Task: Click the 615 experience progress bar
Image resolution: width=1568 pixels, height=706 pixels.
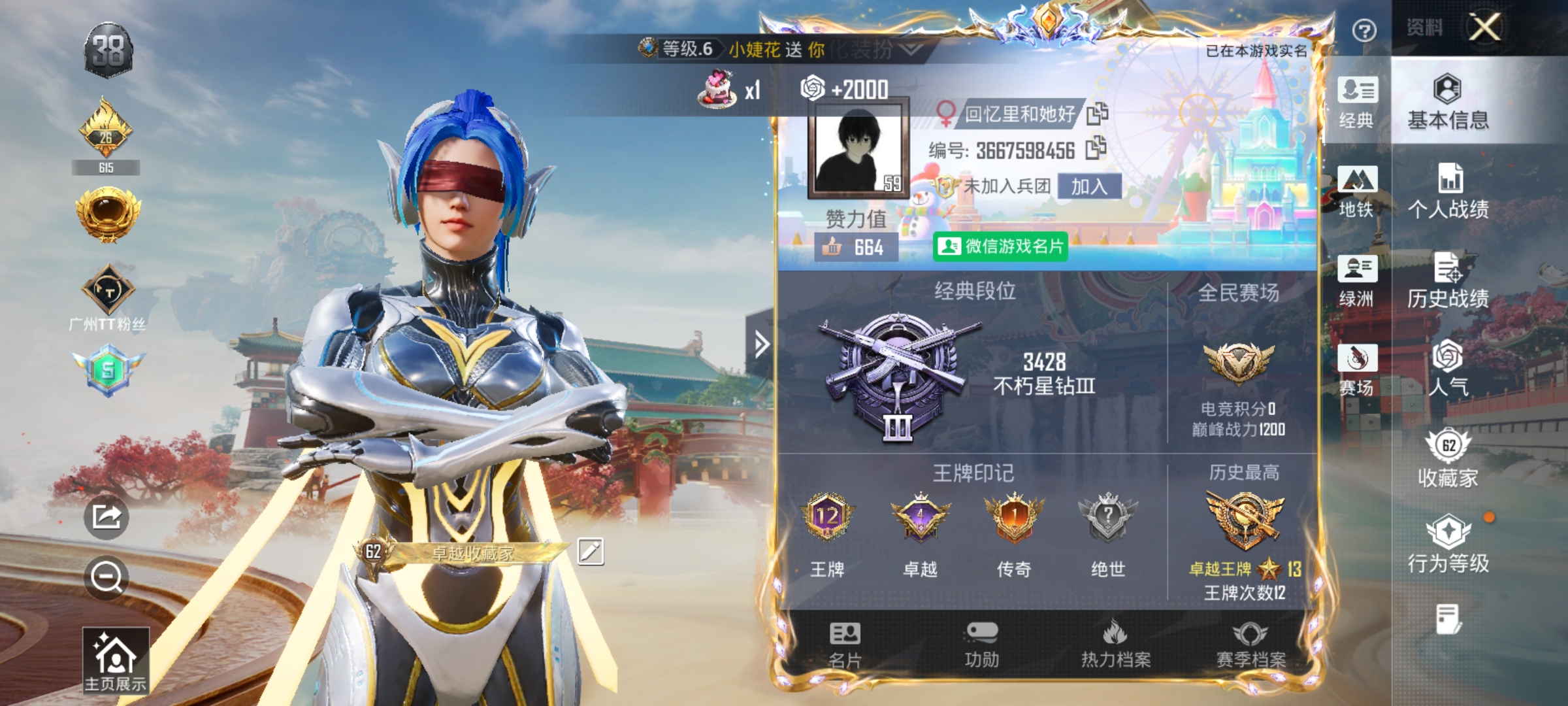Action: pos(106,168)
